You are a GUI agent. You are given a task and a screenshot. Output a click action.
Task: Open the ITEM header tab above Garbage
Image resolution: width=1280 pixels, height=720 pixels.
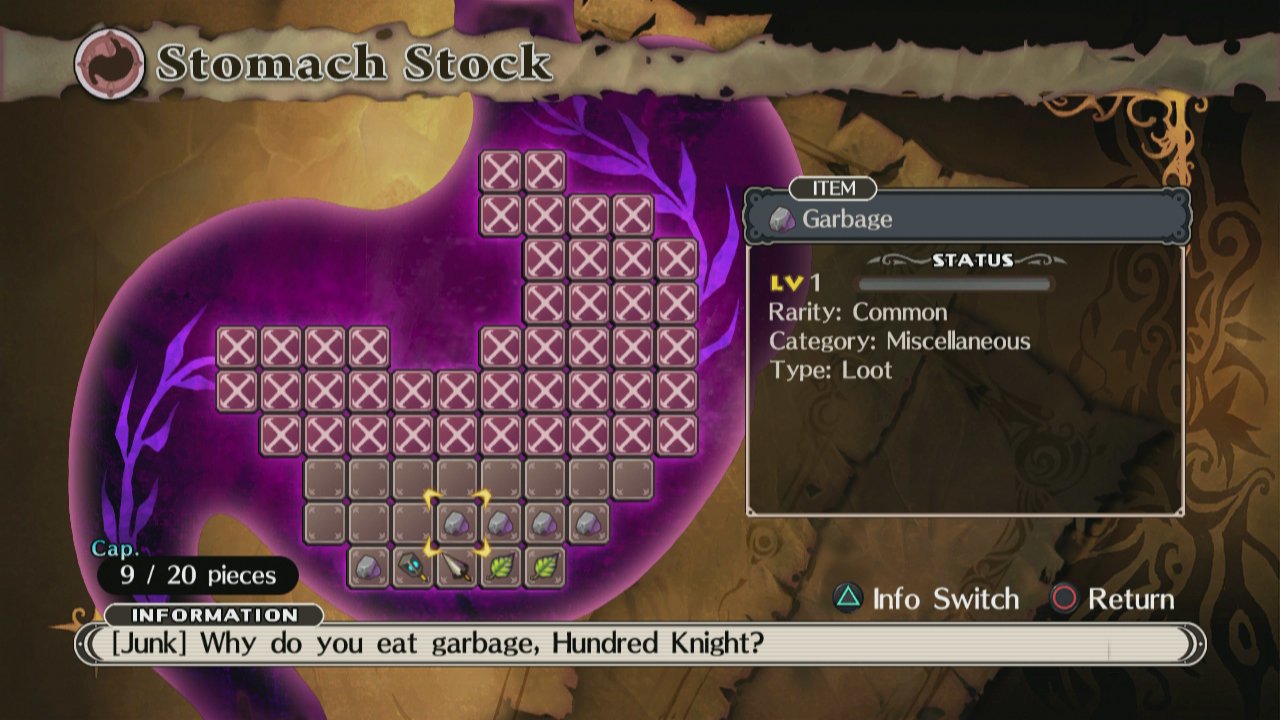[x=832, y=189]
